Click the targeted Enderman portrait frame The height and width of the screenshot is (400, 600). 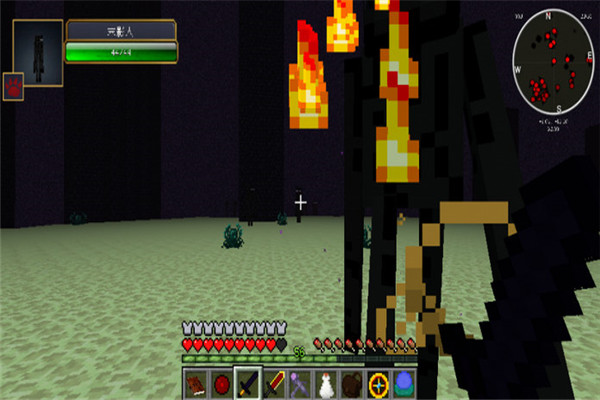pyautogui.click(x=38, y=53)
